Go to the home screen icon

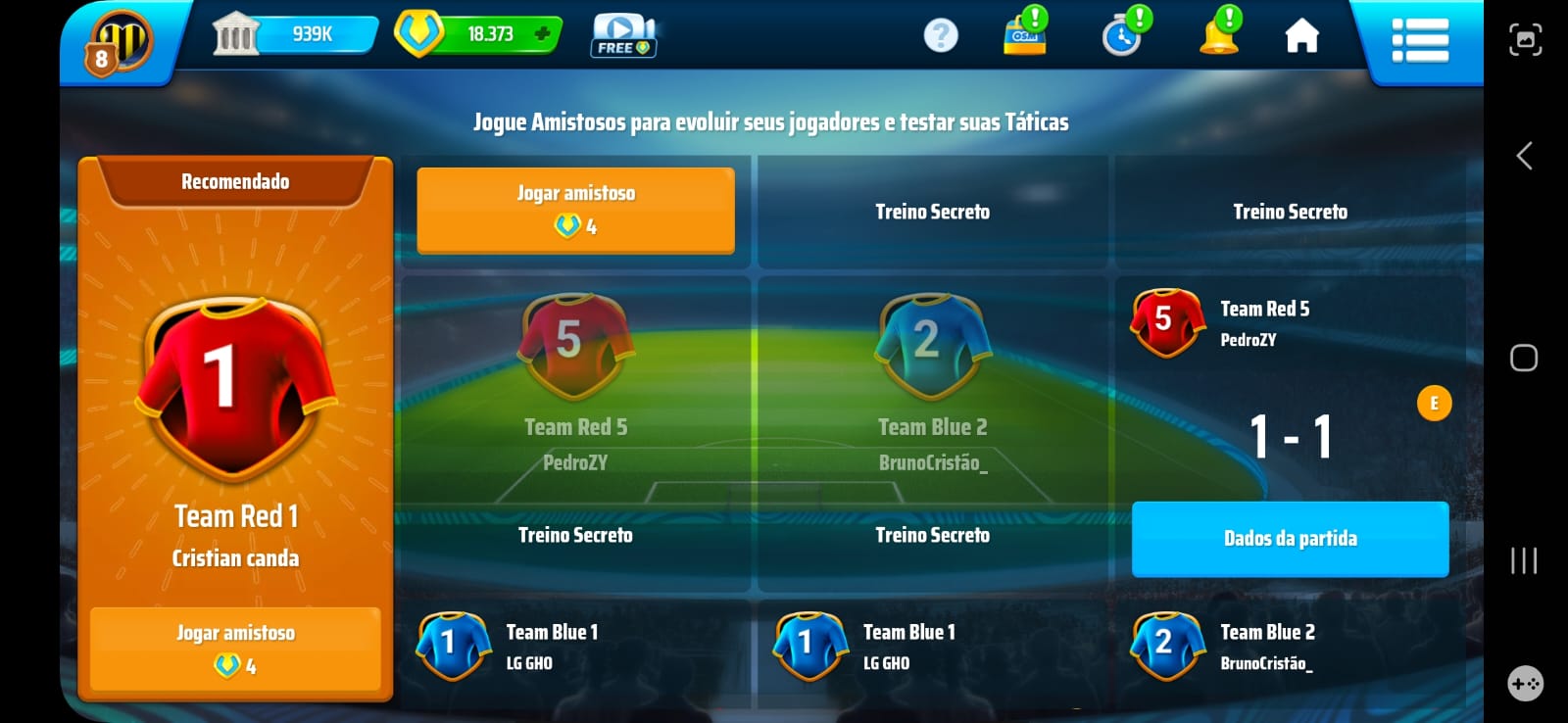click(1301, 36)
